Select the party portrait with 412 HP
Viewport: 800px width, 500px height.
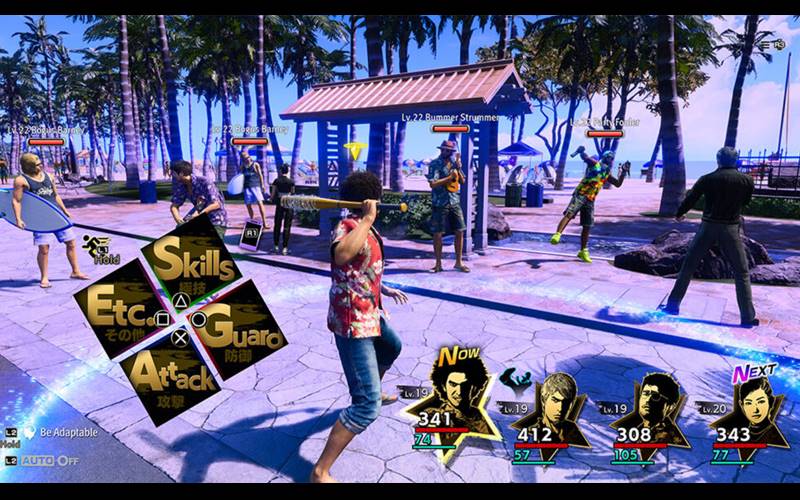click(x=550, y=405)
